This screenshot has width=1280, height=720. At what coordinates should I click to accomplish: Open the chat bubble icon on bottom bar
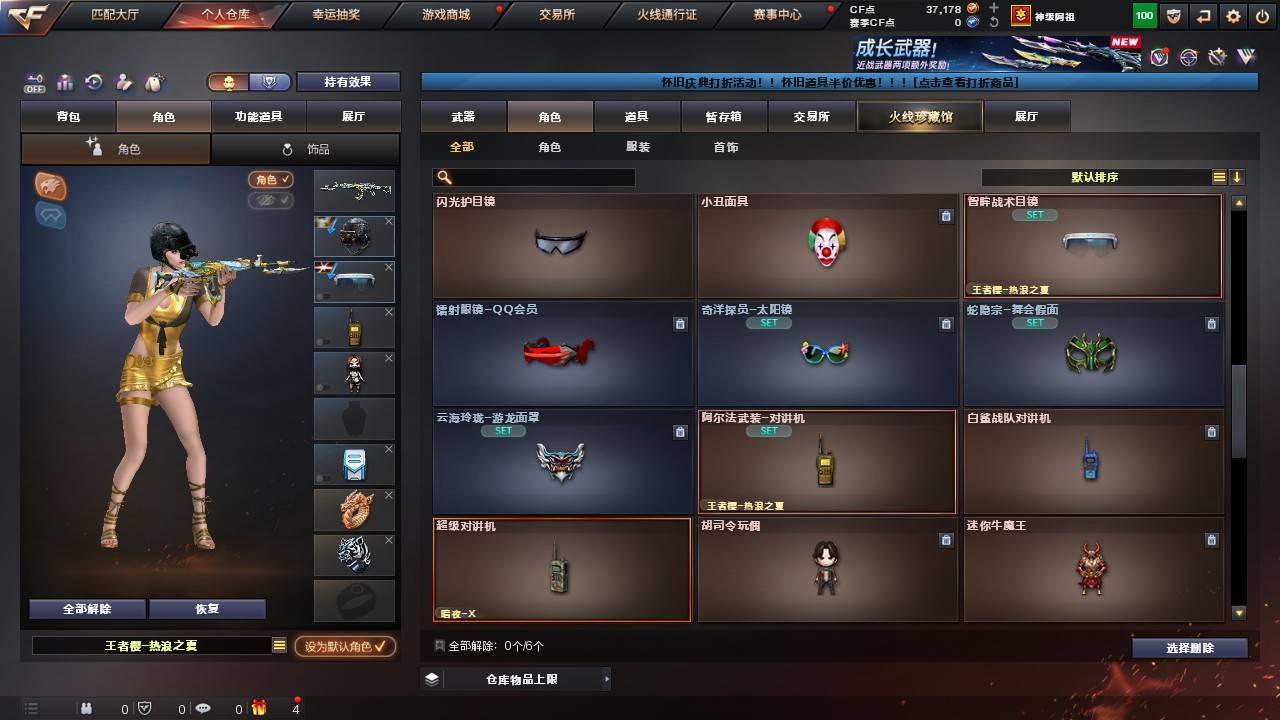203,709
